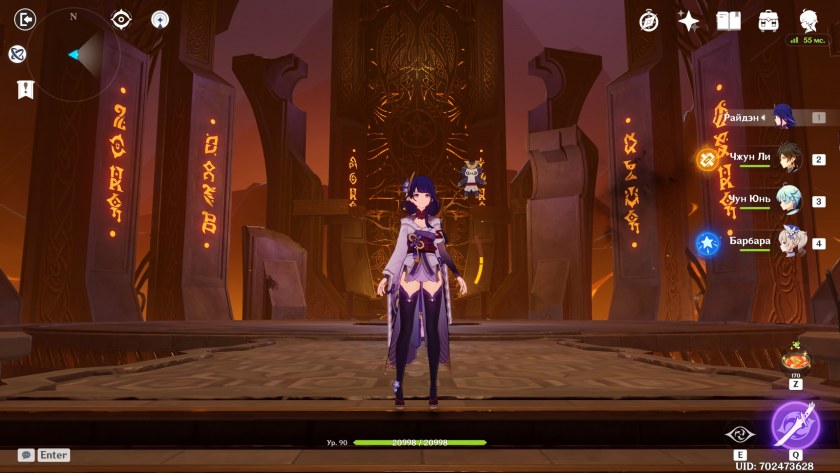This screenshot has height=473, width=840.
Task: Open the inventory backpack icon
Action: point(769,20)
